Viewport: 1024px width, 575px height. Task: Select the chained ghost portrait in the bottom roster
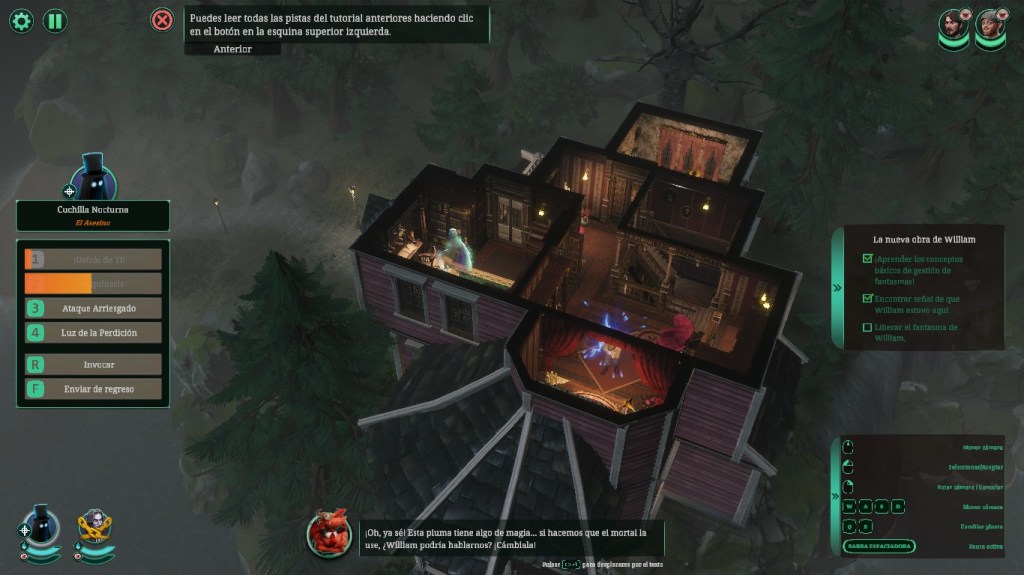(x=96, y=525)
